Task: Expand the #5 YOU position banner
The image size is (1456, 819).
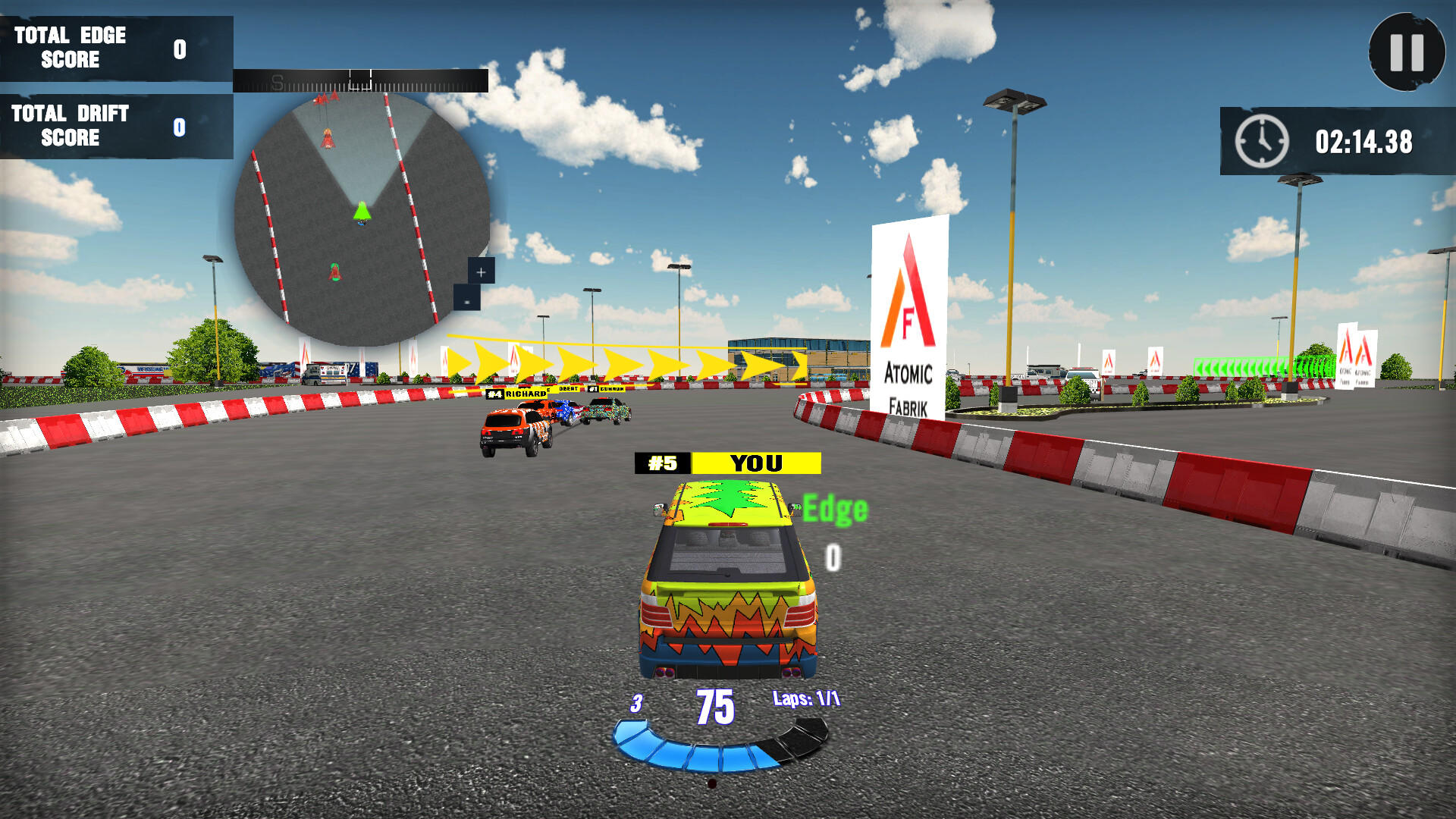Action: (x=728, y=463)
